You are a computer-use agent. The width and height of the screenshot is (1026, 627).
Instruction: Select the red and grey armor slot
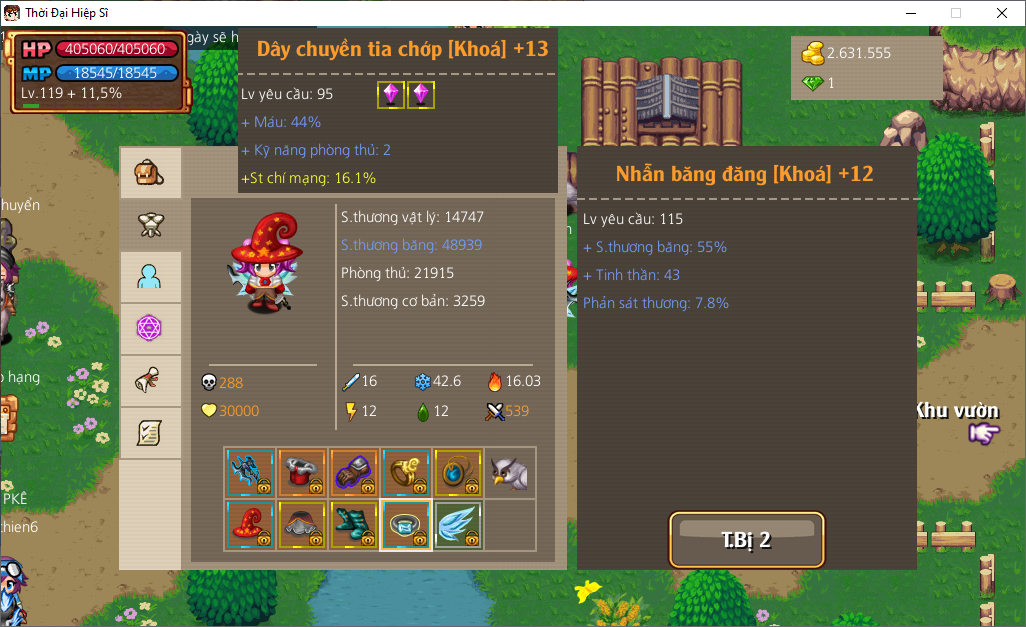coord(302,472)
